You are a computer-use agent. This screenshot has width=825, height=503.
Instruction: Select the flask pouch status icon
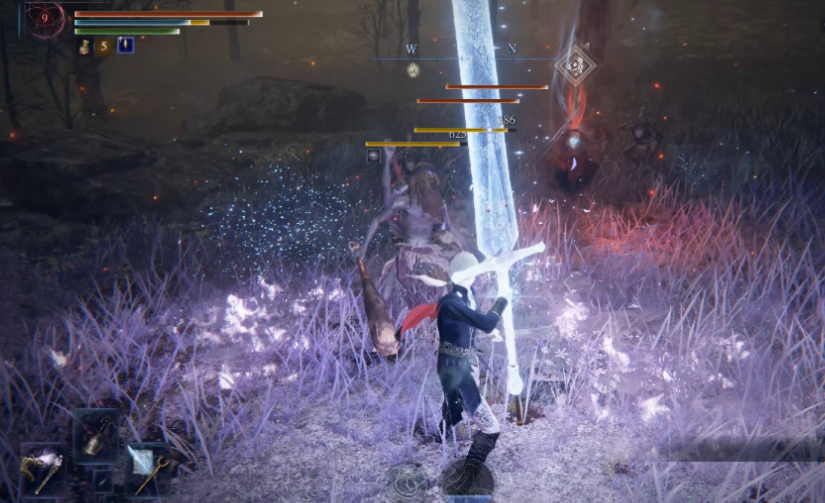pyautogui.click(x=85, y=46)
